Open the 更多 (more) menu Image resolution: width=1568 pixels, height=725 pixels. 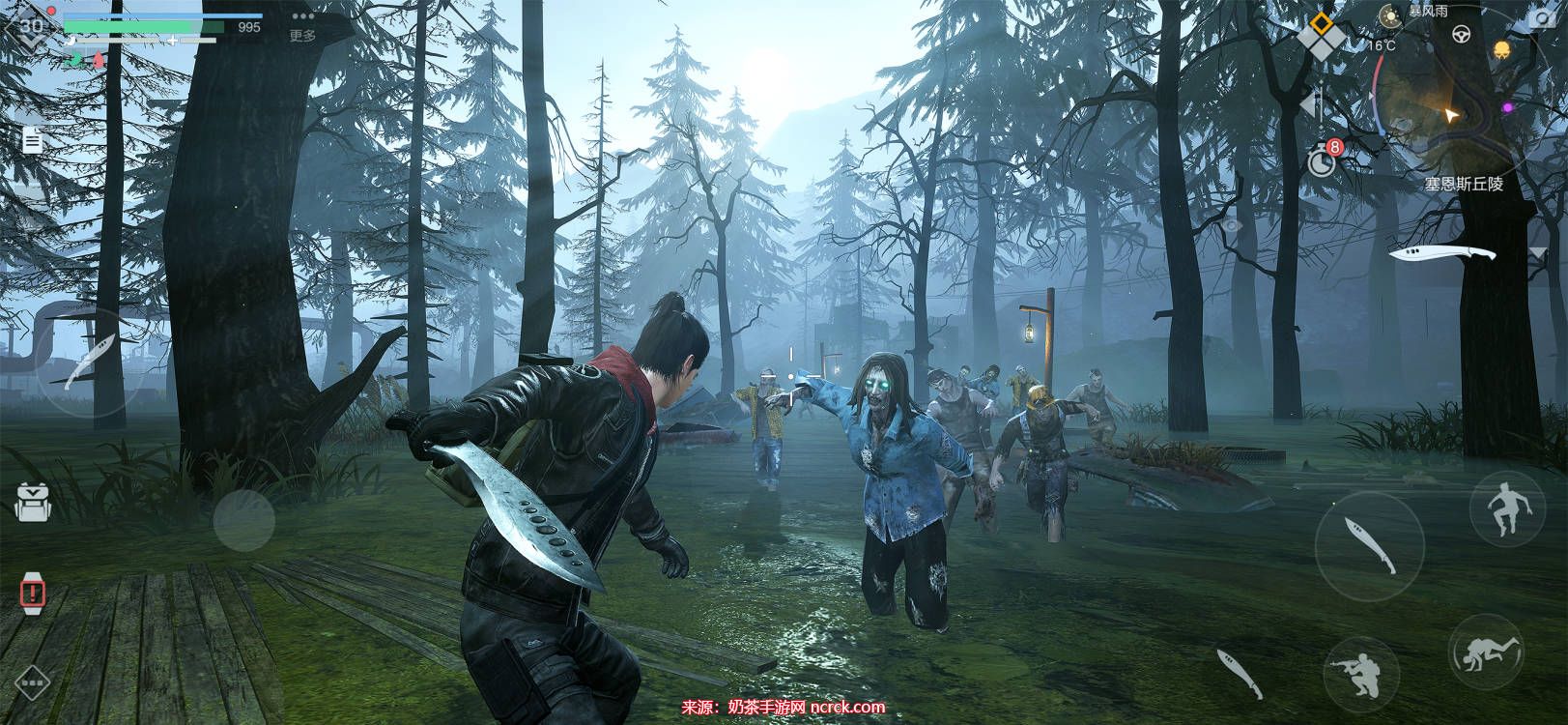click(x=302, y=25)
